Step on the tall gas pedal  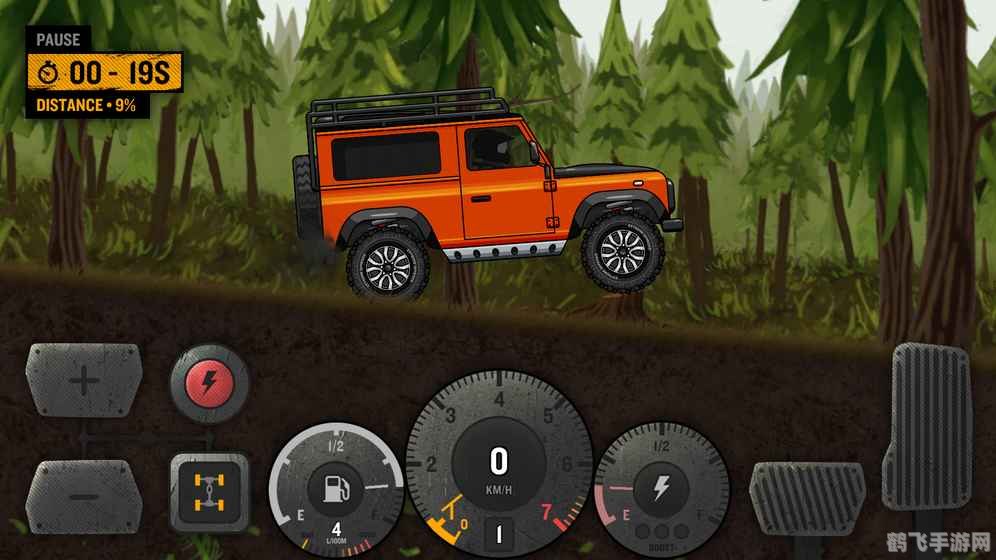929,425
